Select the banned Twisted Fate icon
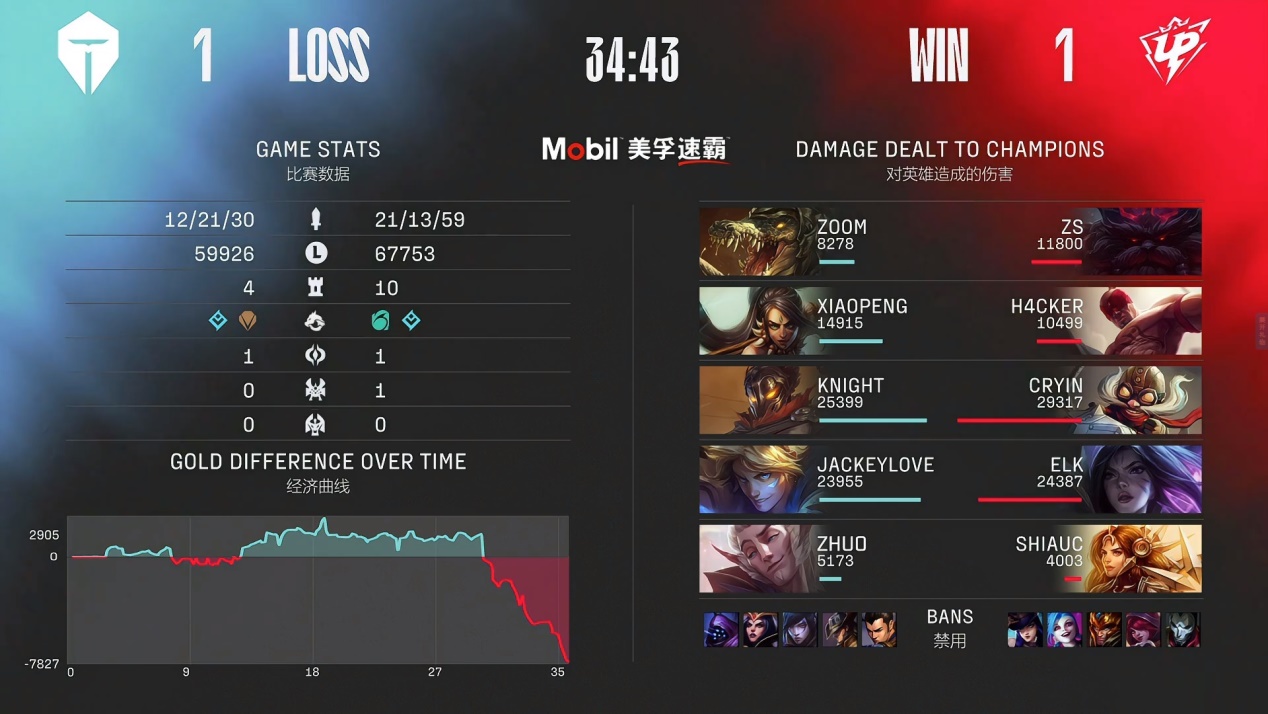1268x714 pixels. [840, 630]
